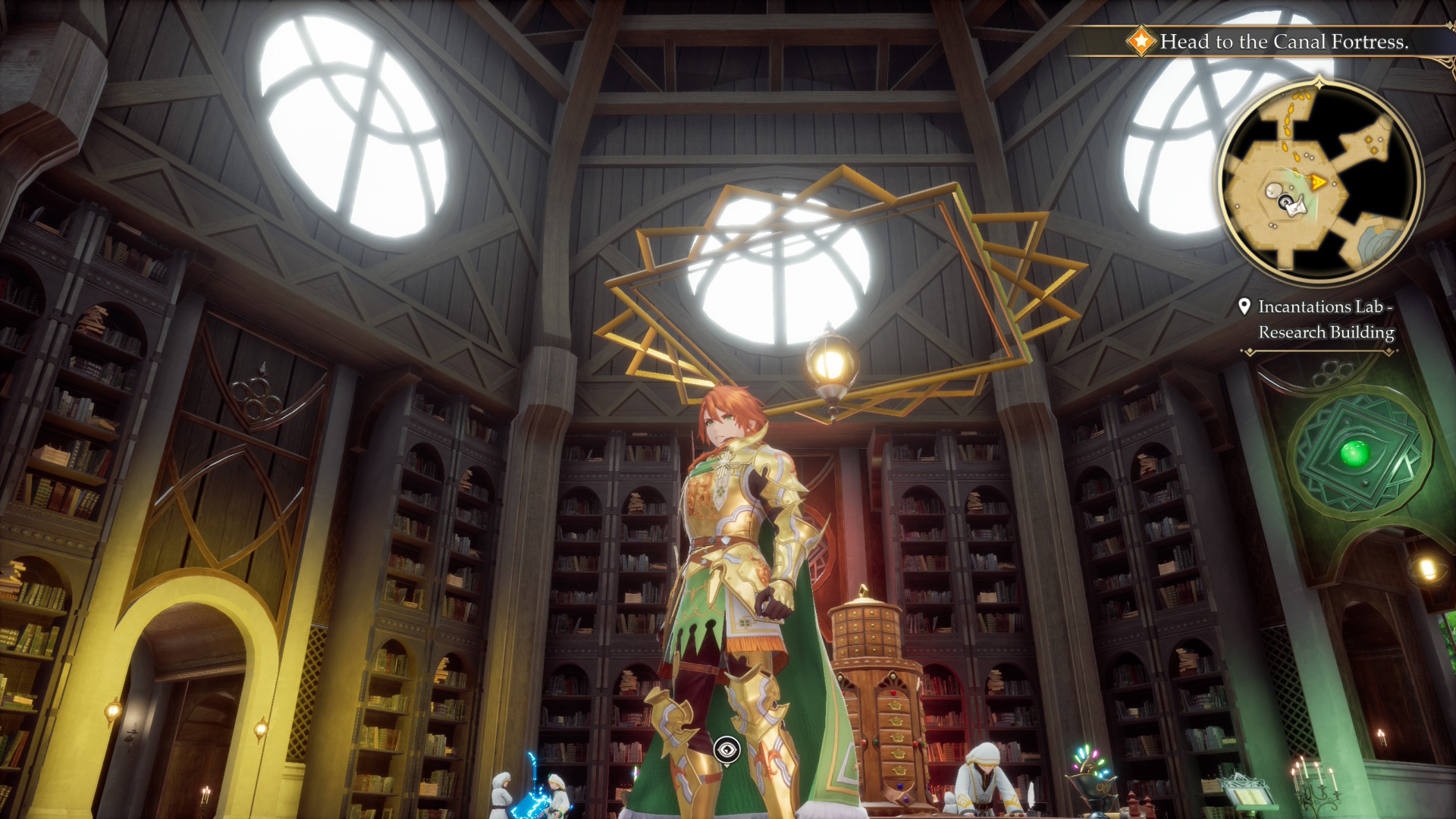Select the orange star quest icon
Screen dimensions: 1456x819
click(1140, 42)
